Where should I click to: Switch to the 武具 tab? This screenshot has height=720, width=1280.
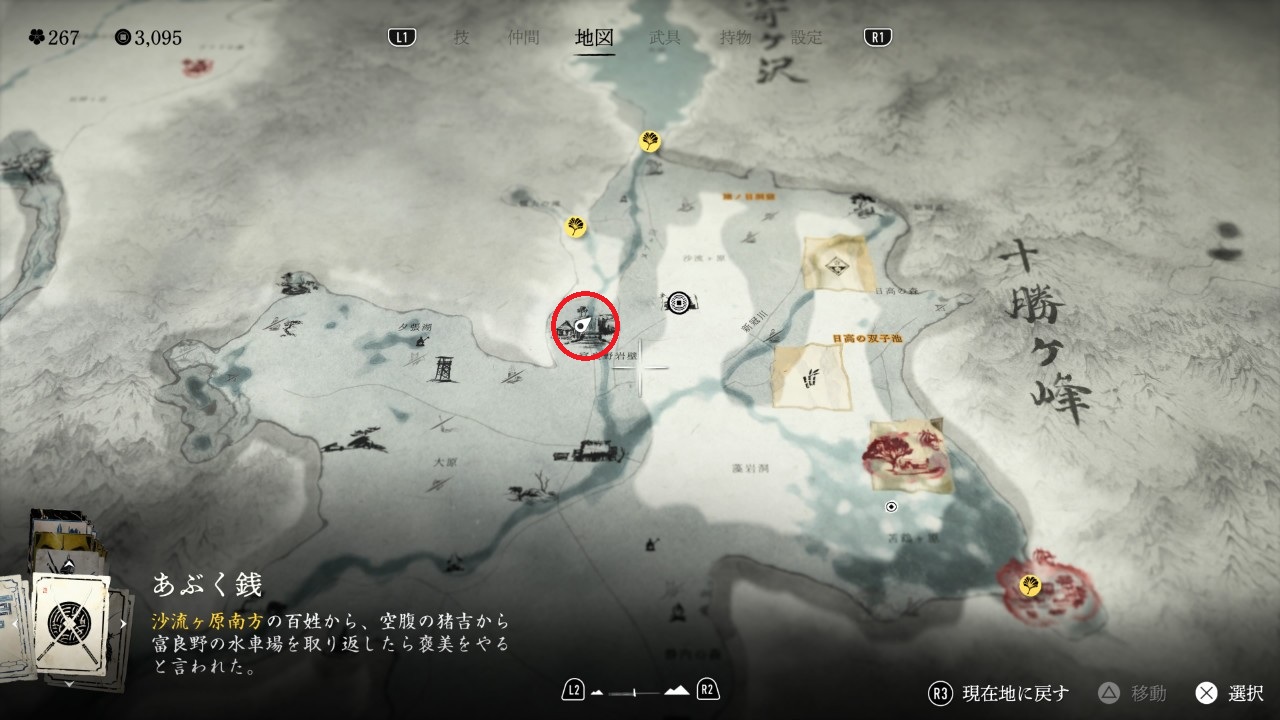(x=665, y=38)
